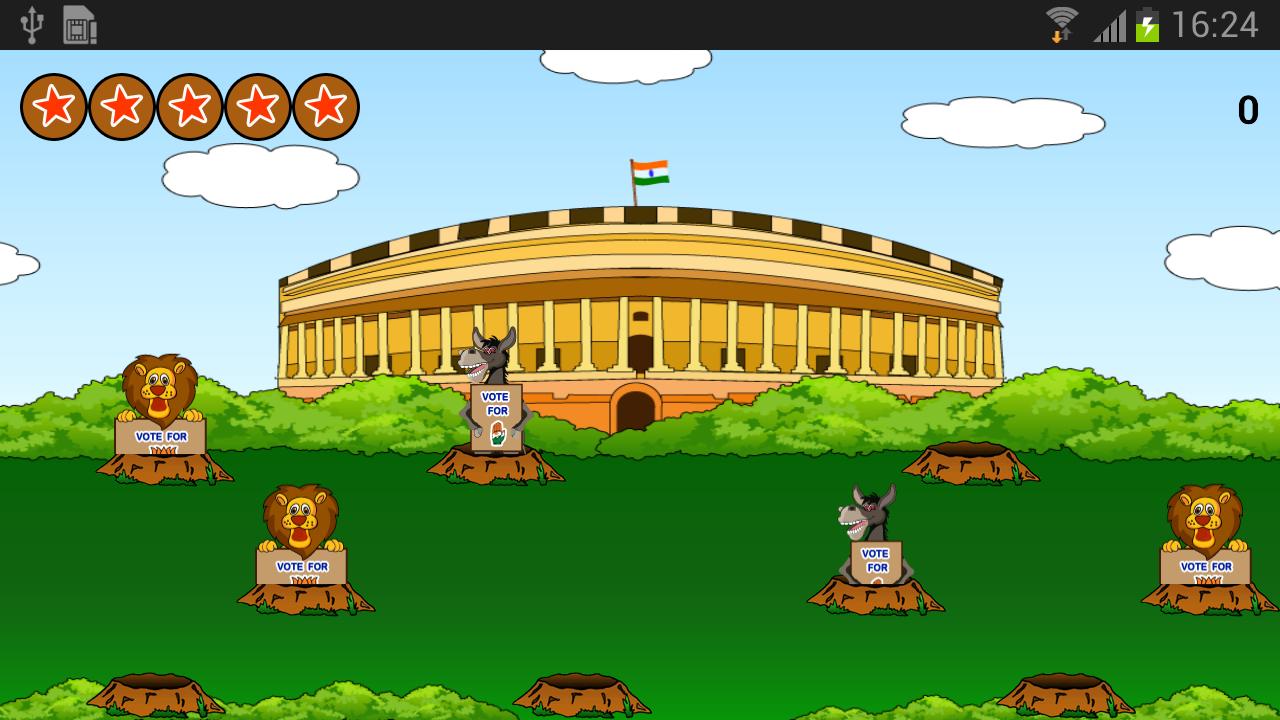
Task: Tap the score counter showing 0
Action: tap(1247, 110)
